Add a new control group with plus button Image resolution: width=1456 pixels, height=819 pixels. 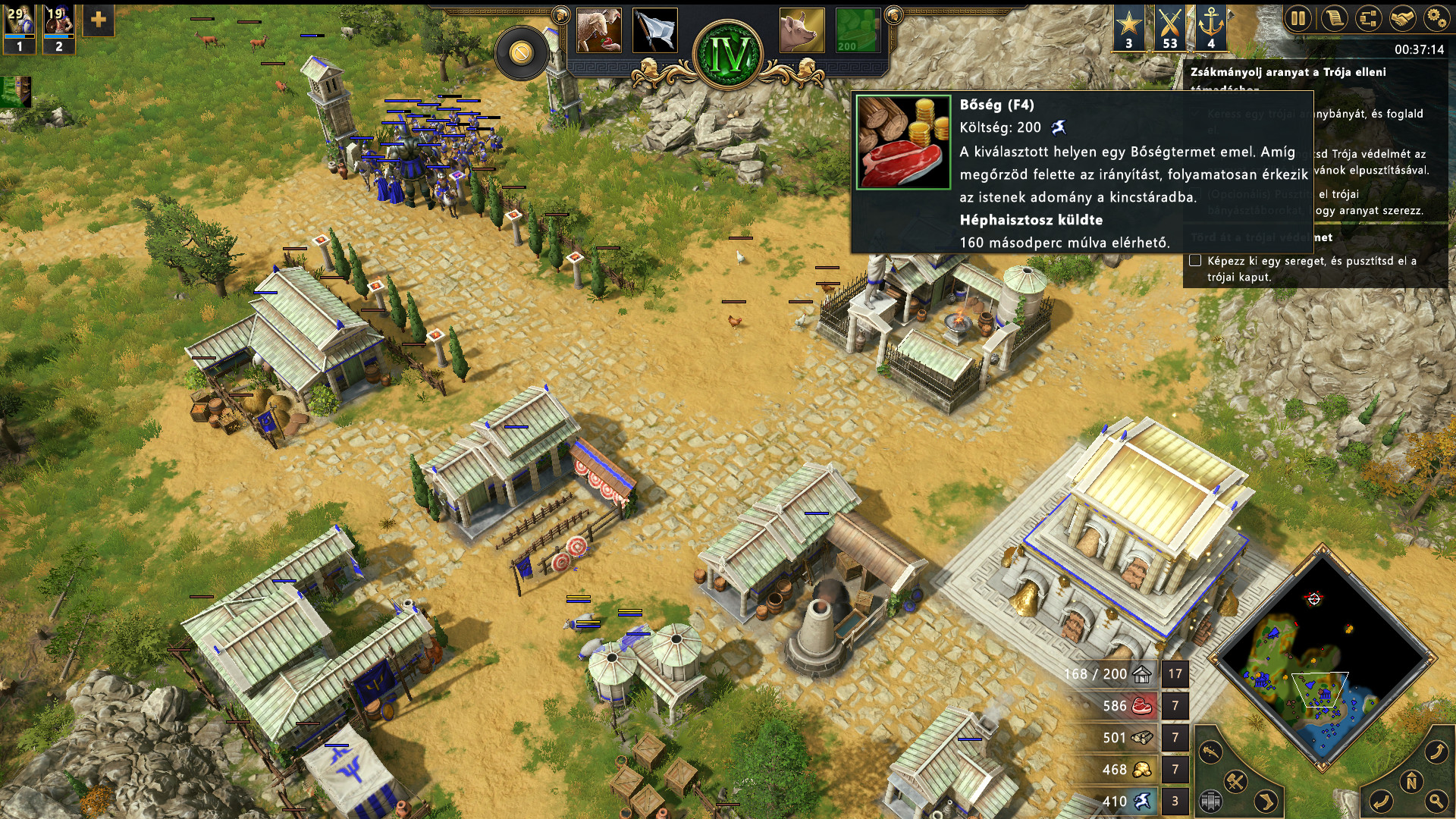coord(99,20)
